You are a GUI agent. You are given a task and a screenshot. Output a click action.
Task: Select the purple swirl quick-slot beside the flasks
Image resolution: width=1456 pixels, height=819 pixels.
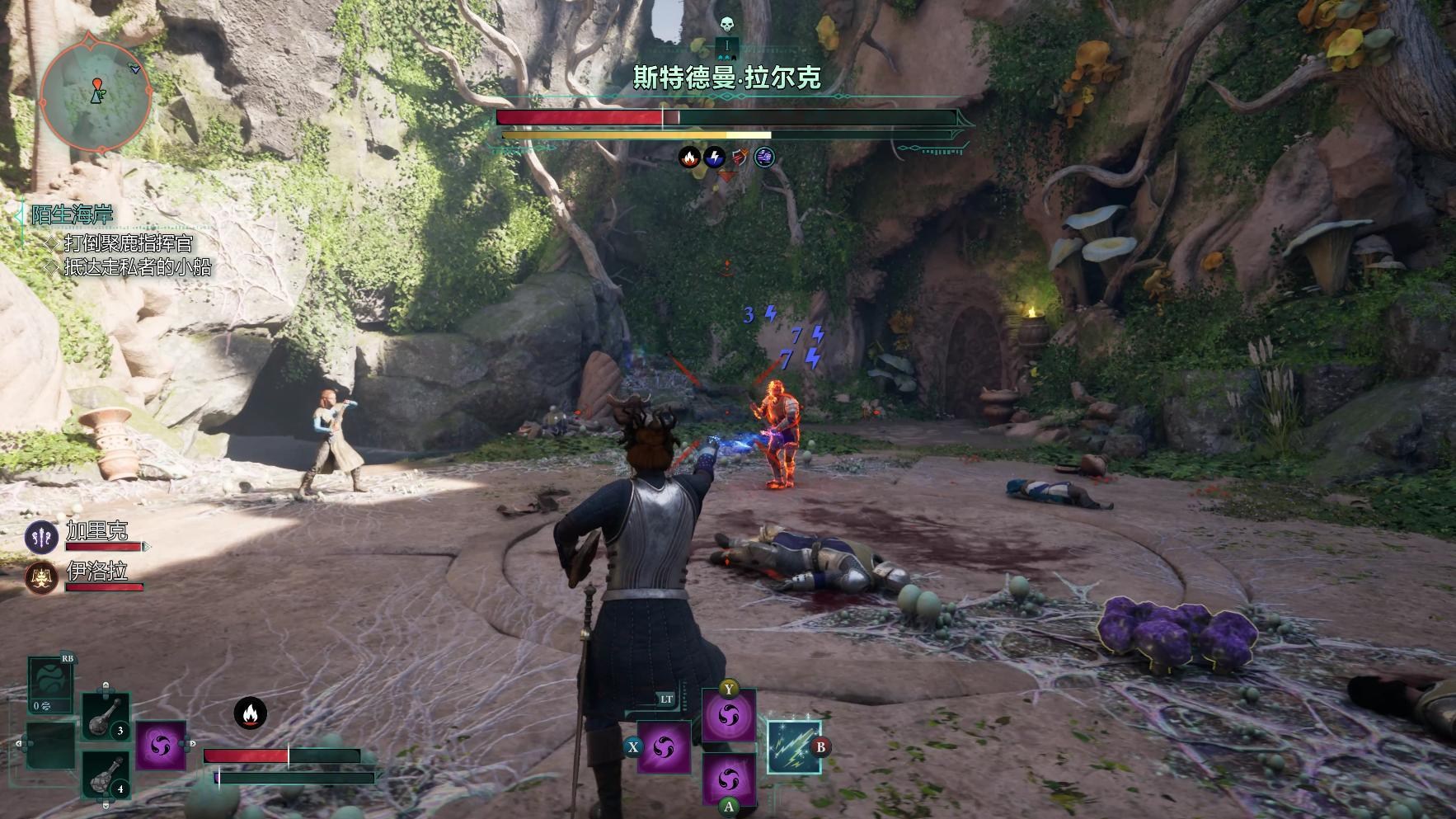click(161, 746)
